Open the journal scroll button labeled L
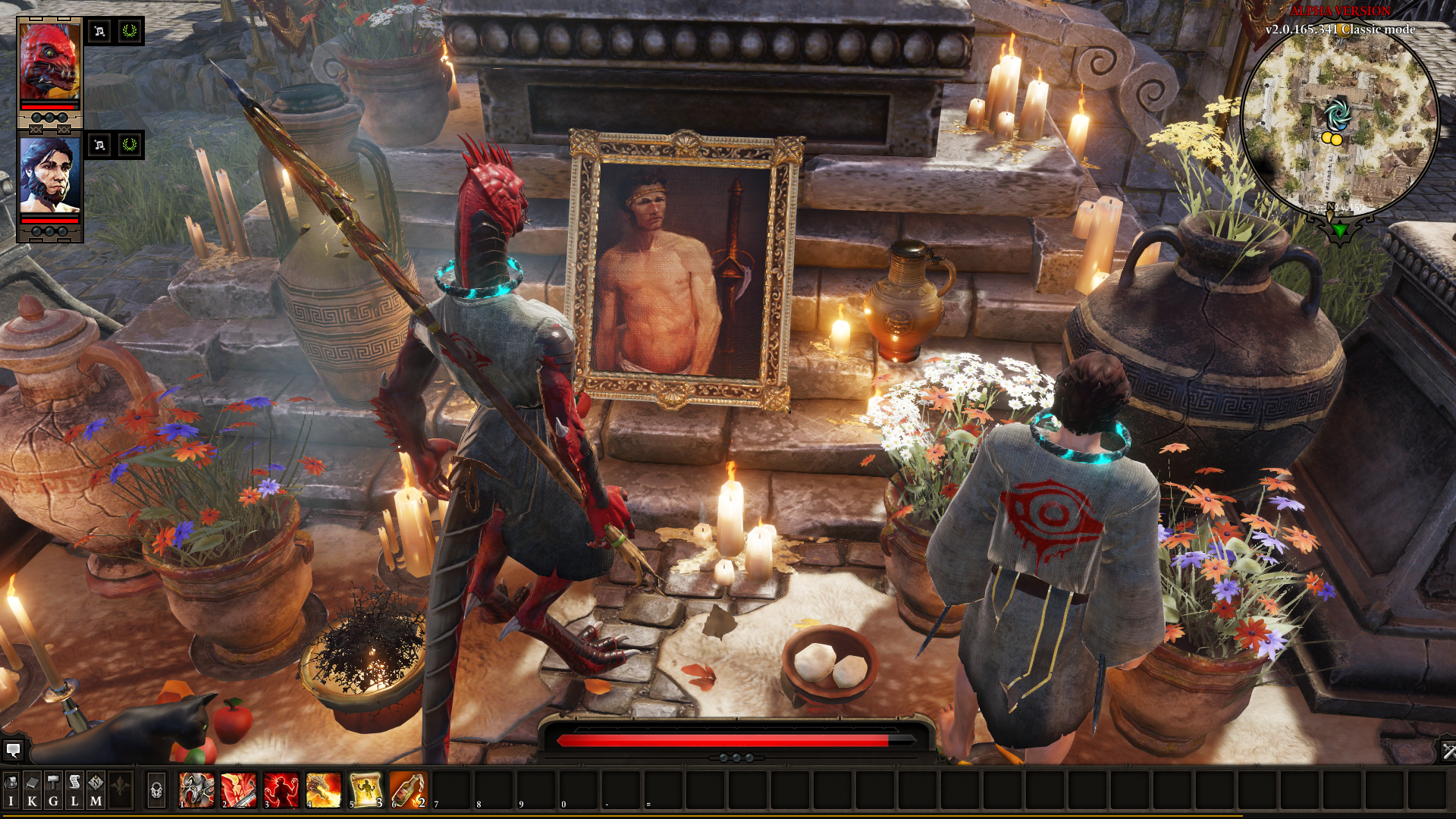Viewport: 1456px width, 819px height. 74,790
